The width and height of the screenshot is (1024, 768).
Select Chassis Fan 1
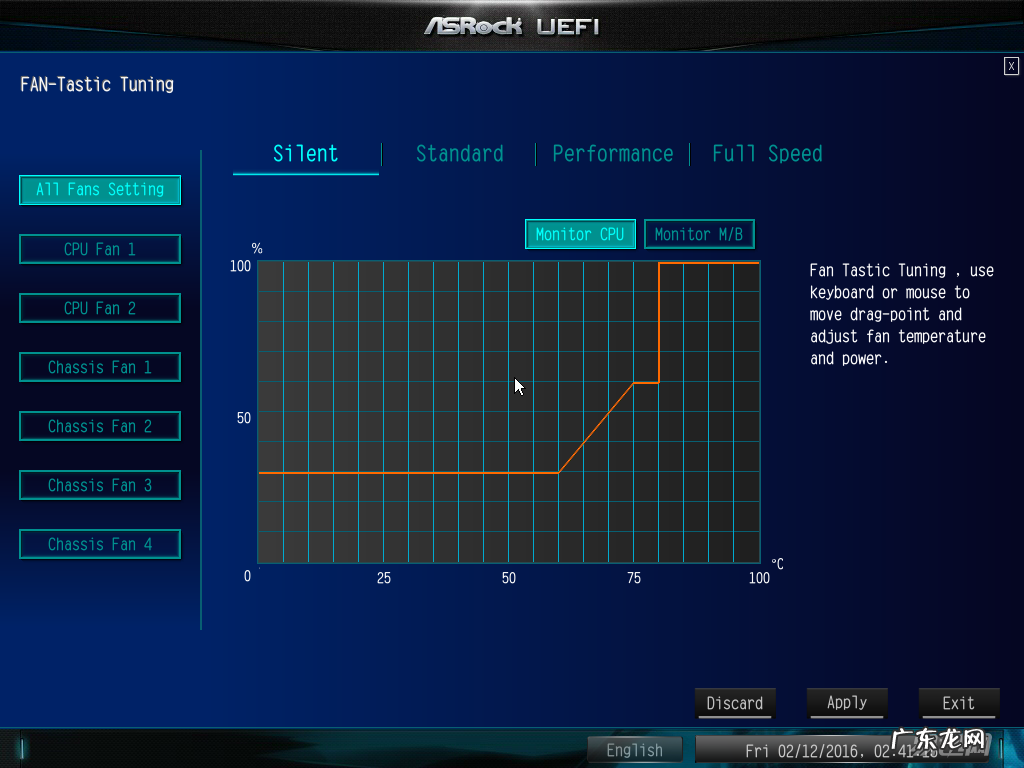100,367
